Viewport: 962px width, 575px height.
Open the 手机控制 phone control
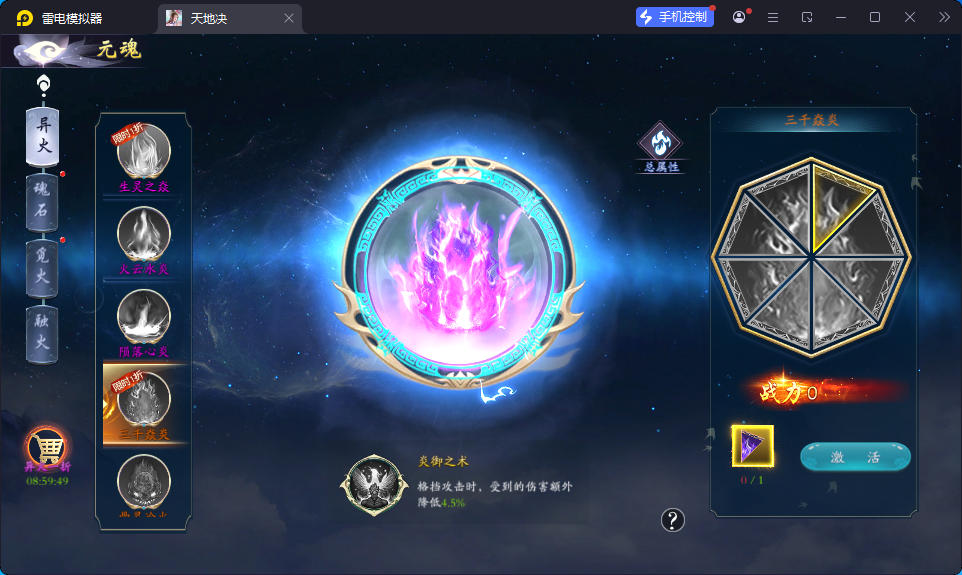[674, 17]
